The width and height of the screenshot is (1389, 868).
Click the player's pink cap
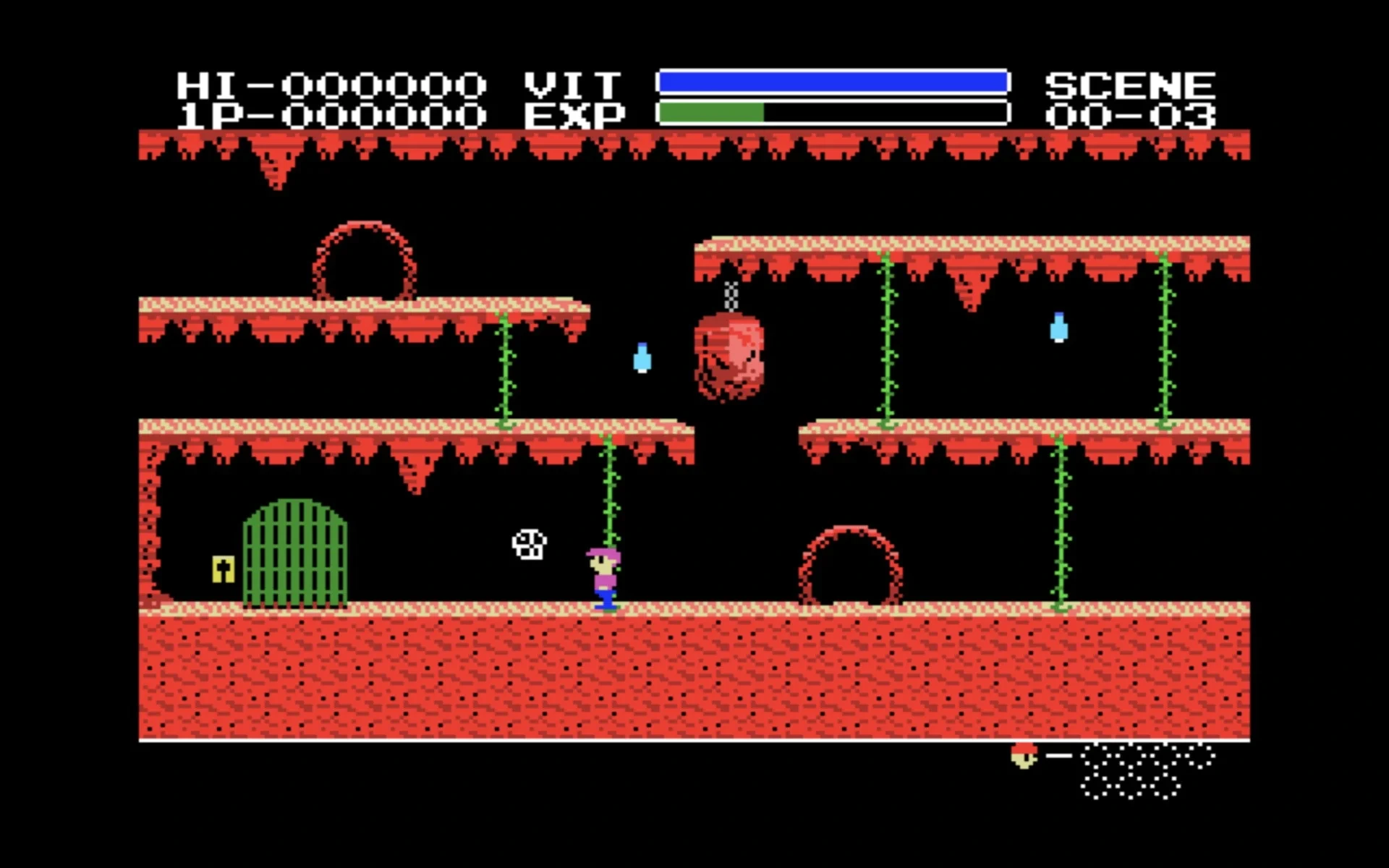click(x=603, y=556)
